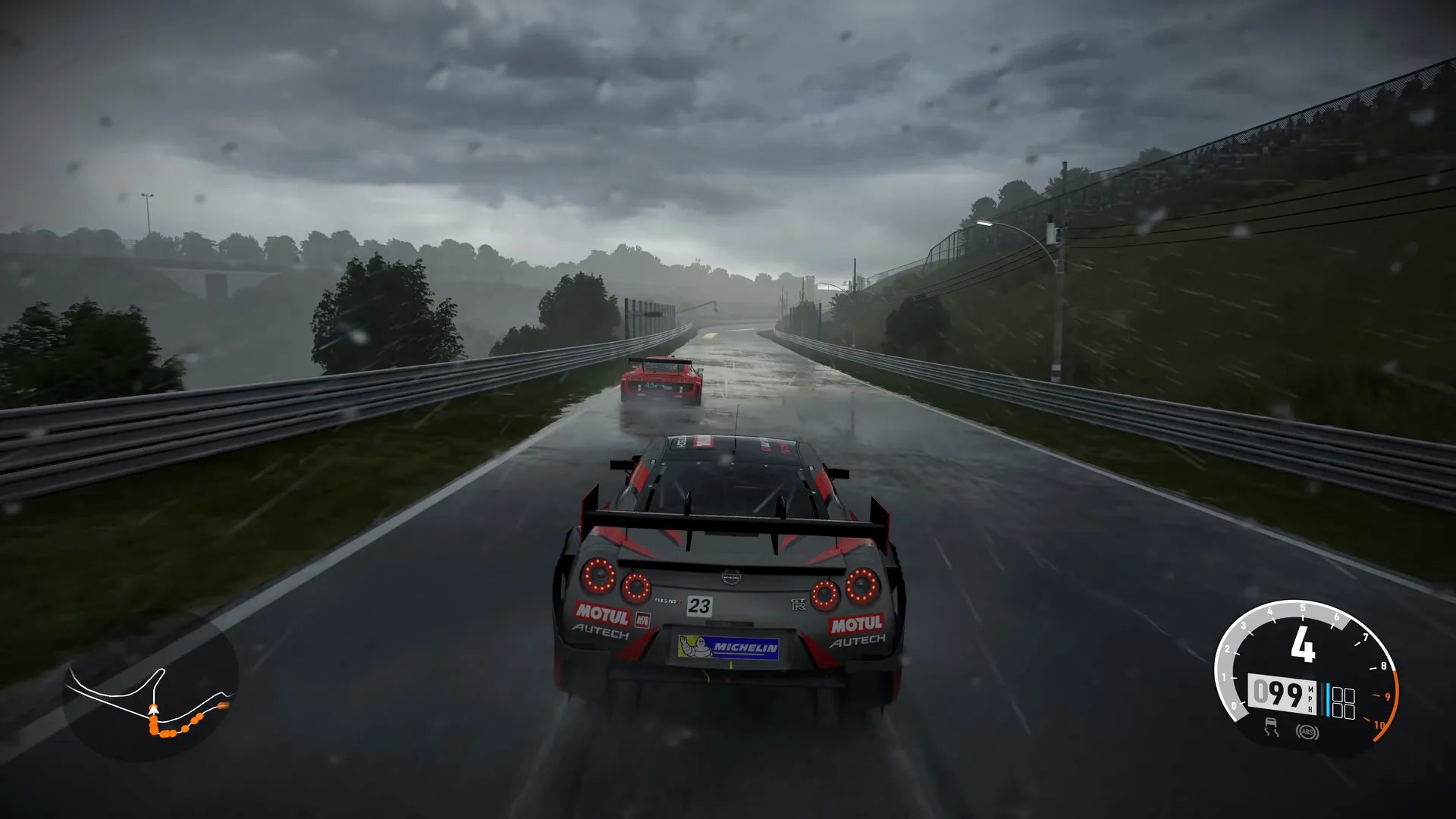Image resolution: width=1456 pixels, height=819 pixels.
Task: Click the ABS indicator icon
Action: tap(1306, 732)
